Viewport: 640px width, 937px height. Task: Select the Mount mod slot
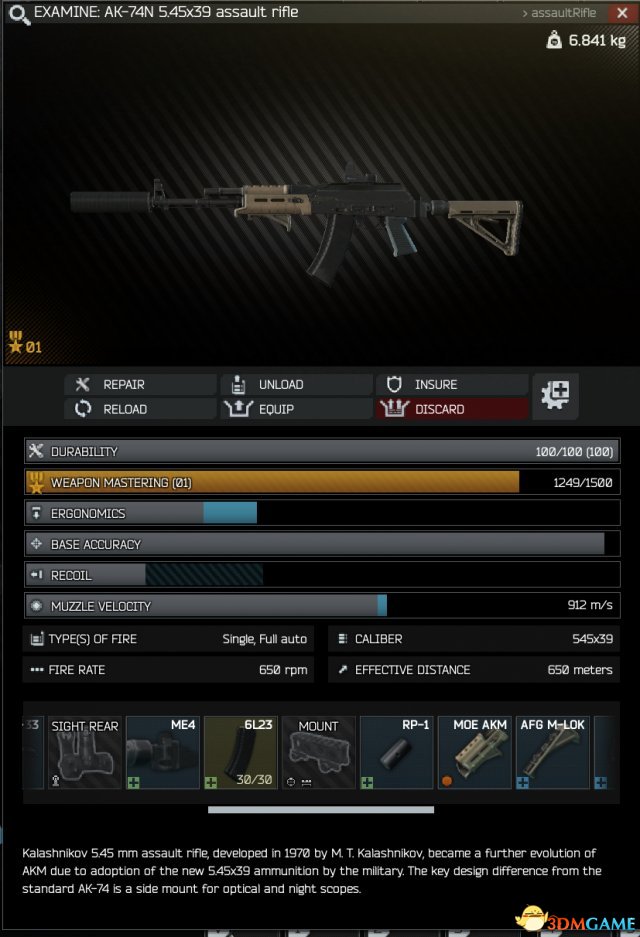tap(318, 752)
